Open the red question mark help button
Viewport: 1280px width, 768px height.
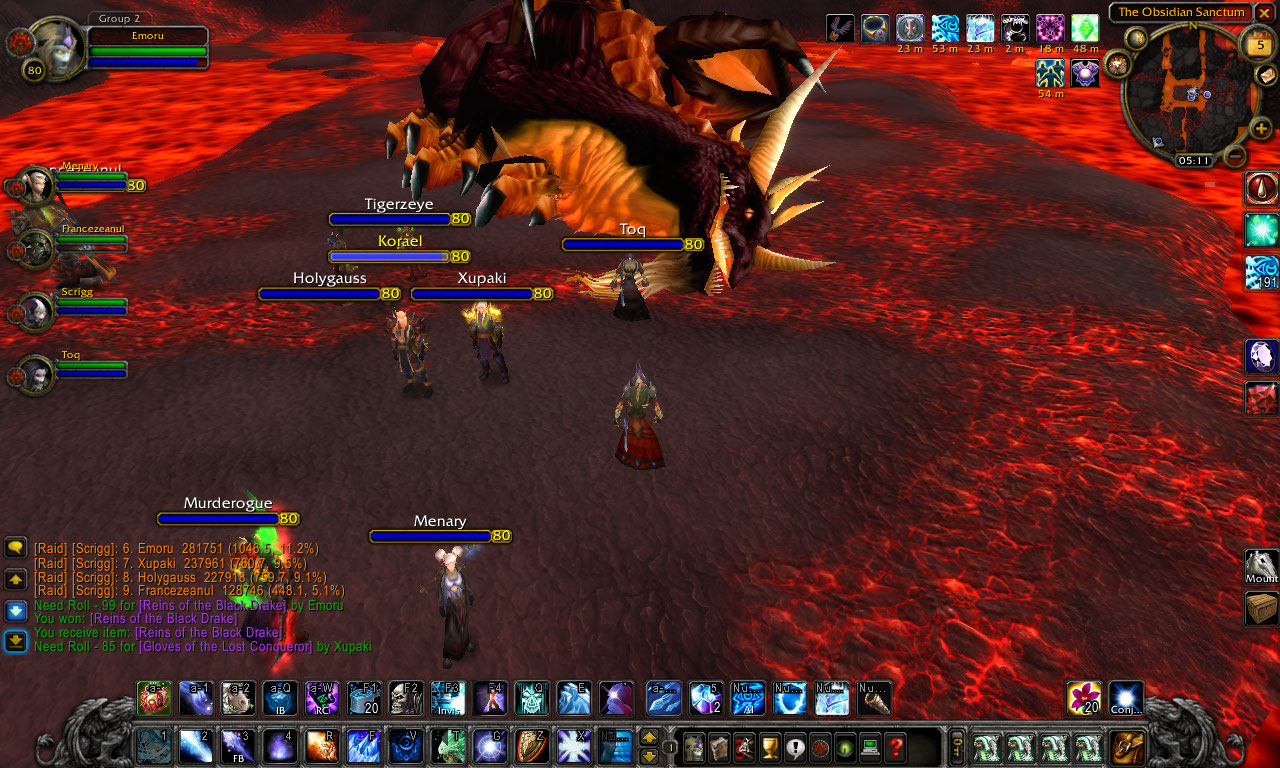pos(895,746)
